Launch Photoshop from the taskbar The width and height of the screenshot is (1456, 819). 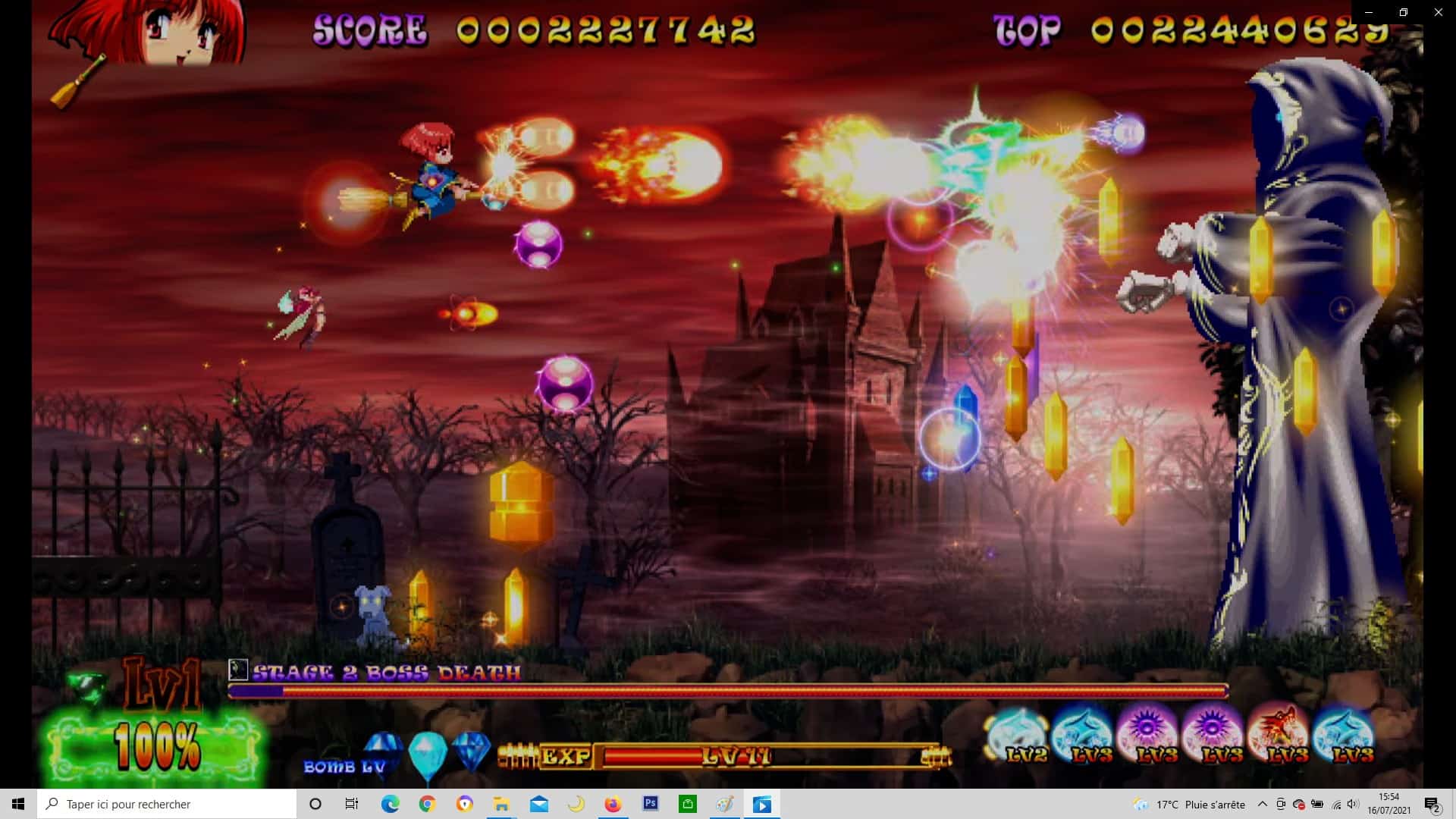[650, 804]
